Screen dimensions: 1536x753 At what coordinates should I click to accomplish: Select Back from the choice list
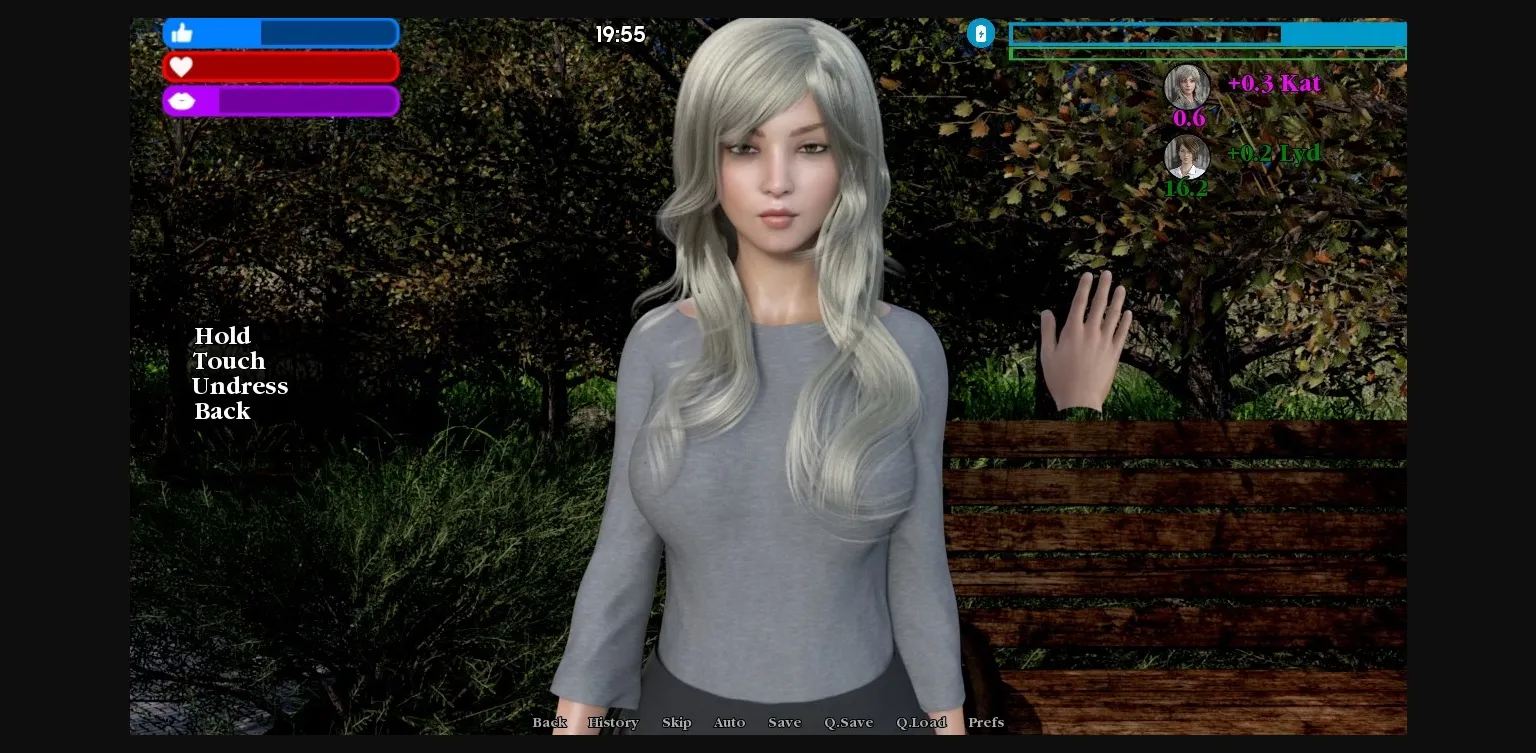point(222,411)
